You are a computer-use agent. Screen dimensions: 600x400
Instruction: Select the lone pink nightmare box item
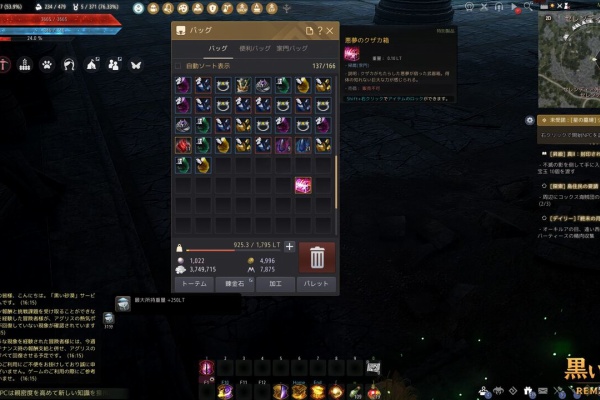tap(302, 185)
